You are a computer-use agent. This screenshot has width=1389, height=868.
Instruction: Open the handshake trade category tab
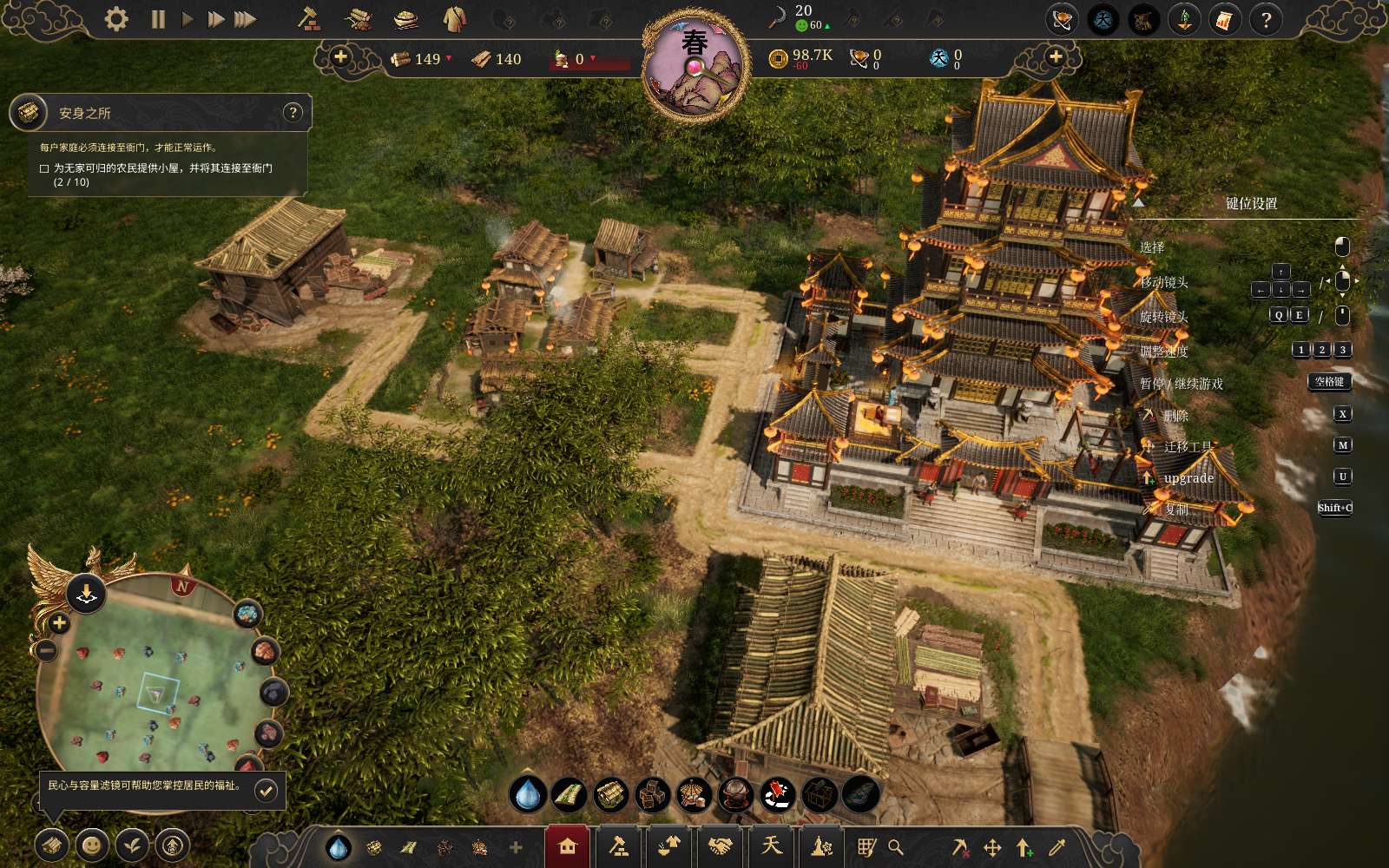pyautogui.click(x=720, y=846)
